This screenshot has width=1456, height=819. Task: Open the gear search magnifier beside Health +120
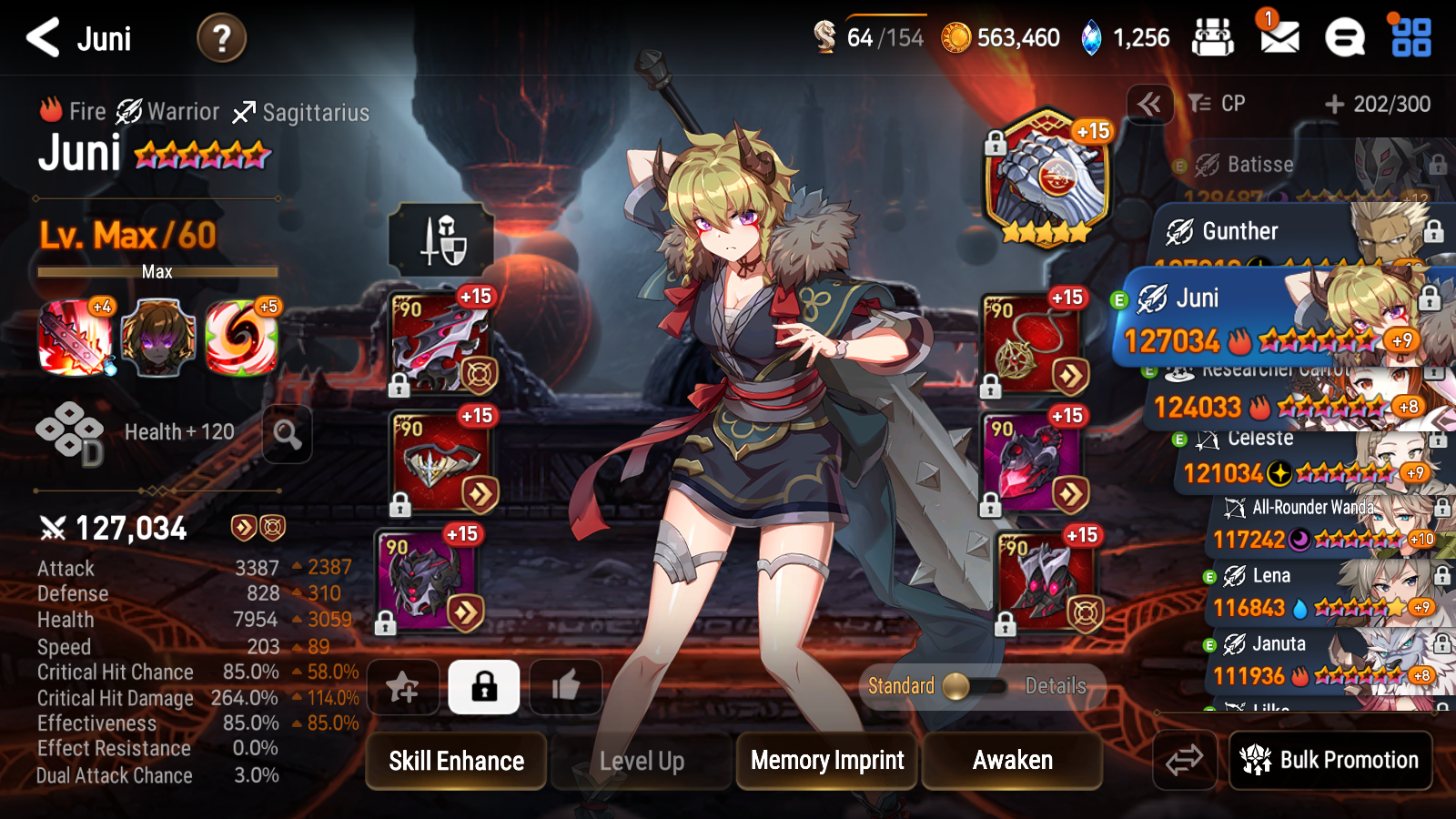click(288, 434)
